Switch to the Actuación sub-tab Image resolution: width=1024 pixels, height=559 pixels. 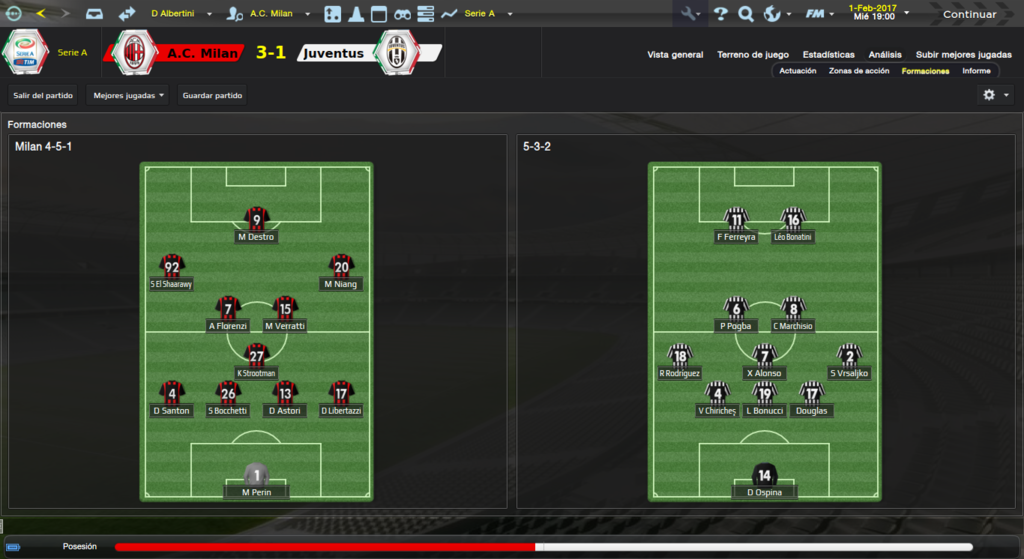pos(798,71)
